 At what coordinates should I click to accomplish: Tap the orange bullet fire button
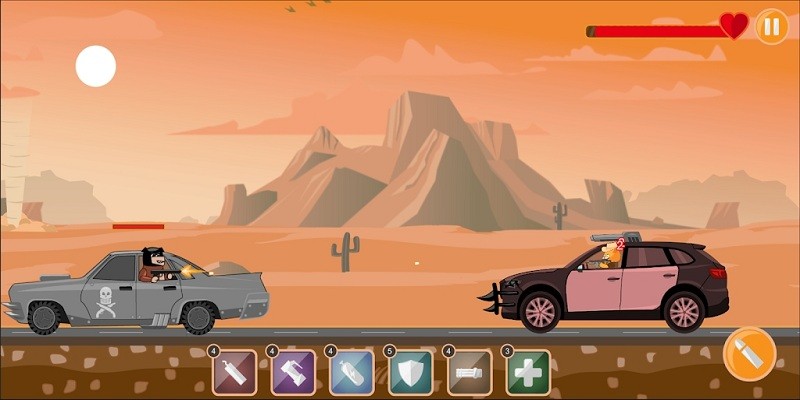click(x=750, y=354)
